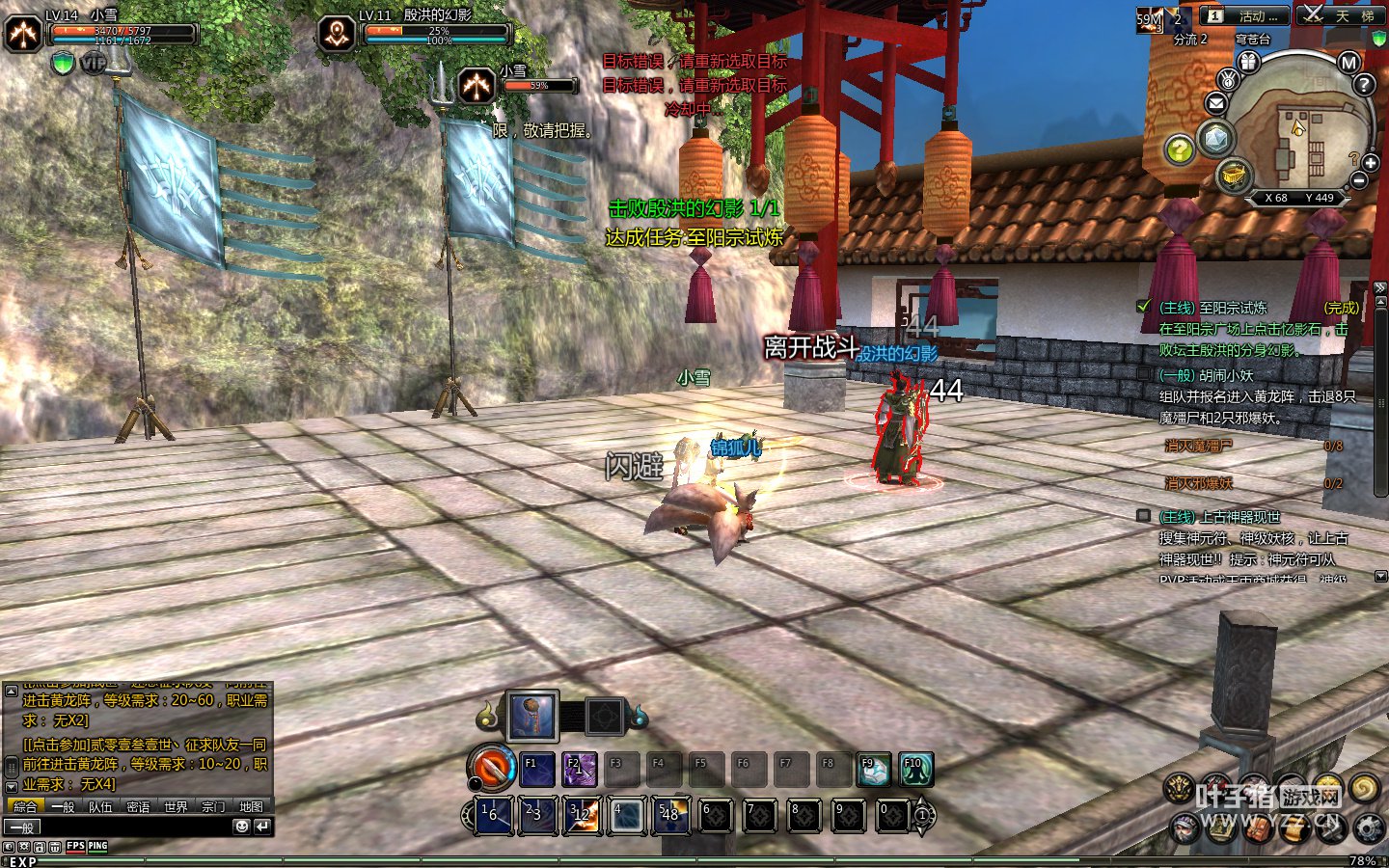
Task: Click the green question mark help icon
Action: coord(1179,149)
